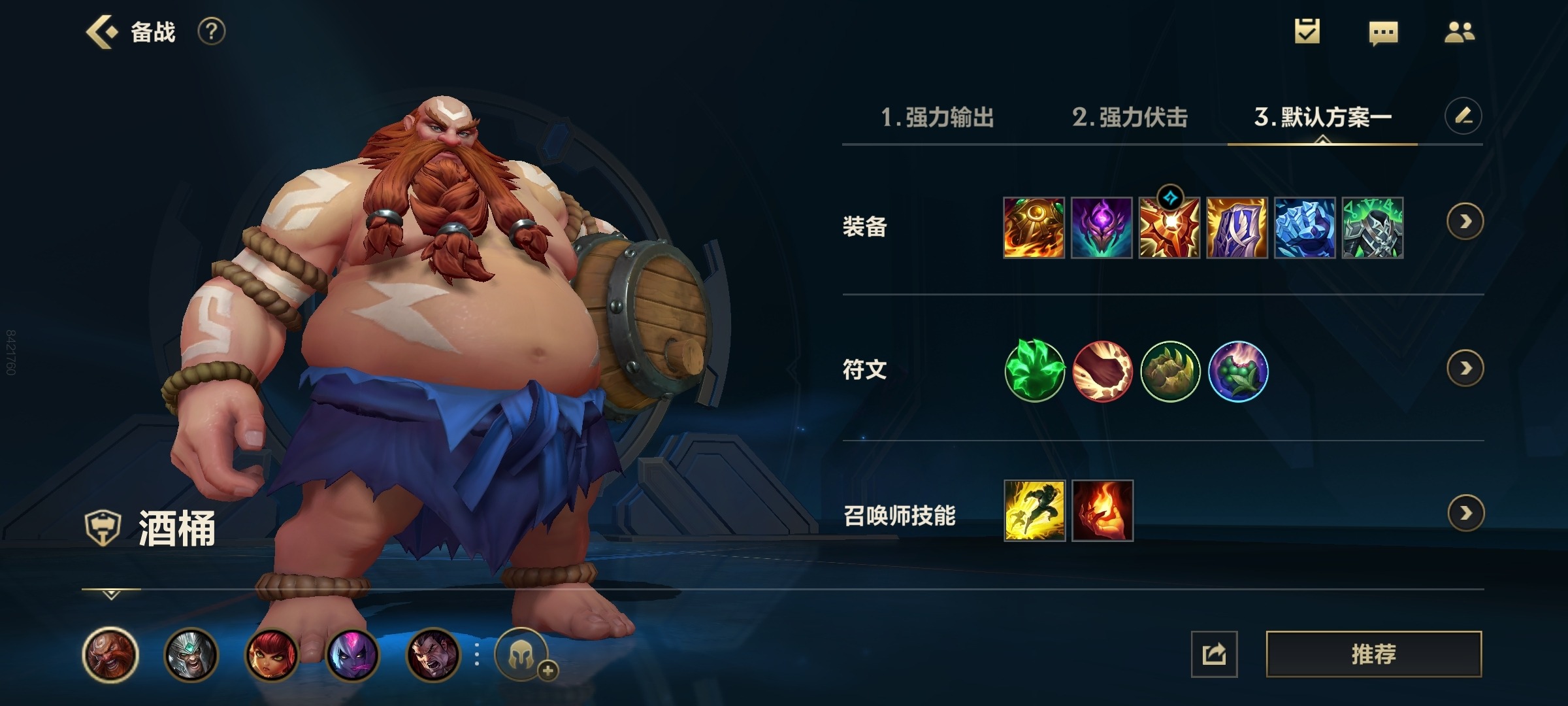Click the first green rune icon
The width and height of the screenshot is (1568, 706).
[1035, 371]
